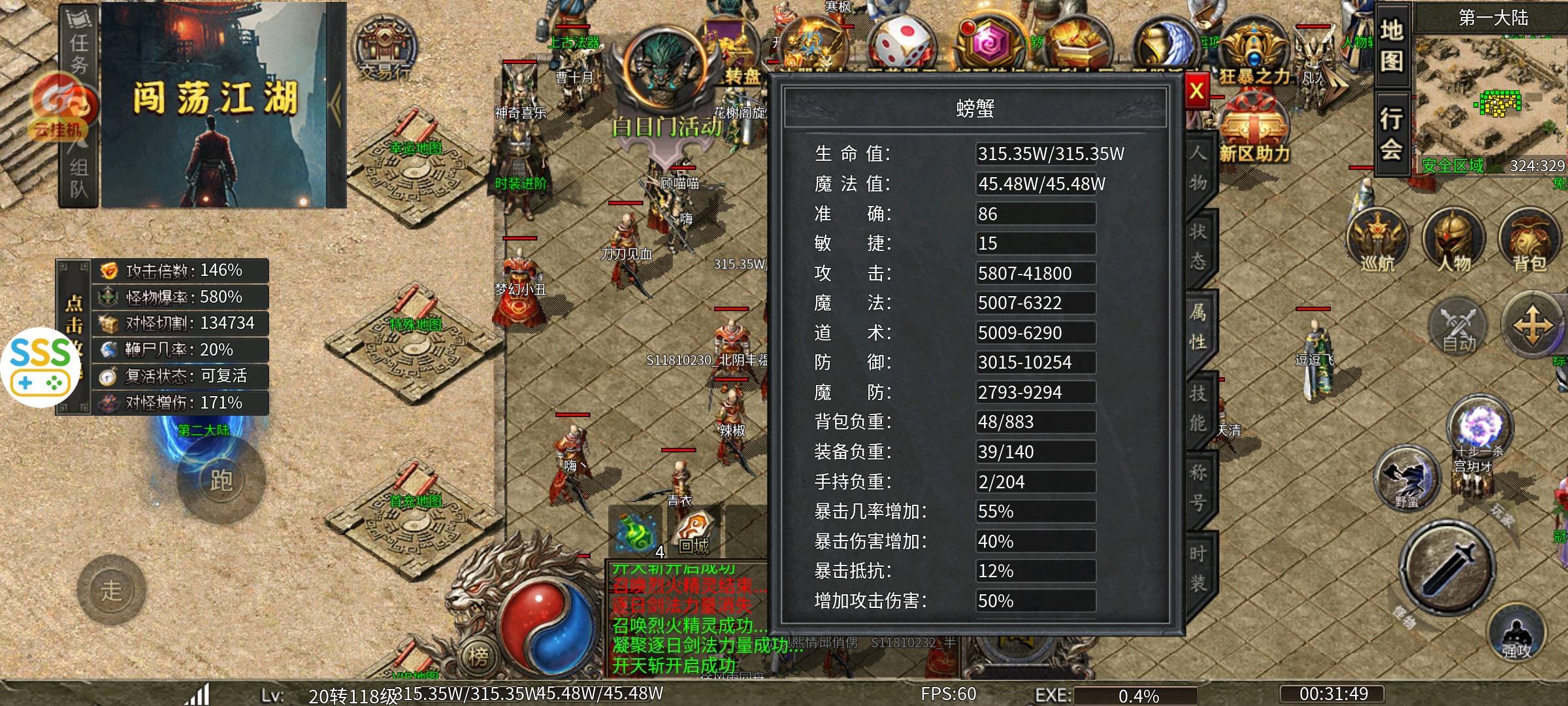The image size is (1568, 706).
Task: Use the 回城 return scroll
Action: point(694,531)
